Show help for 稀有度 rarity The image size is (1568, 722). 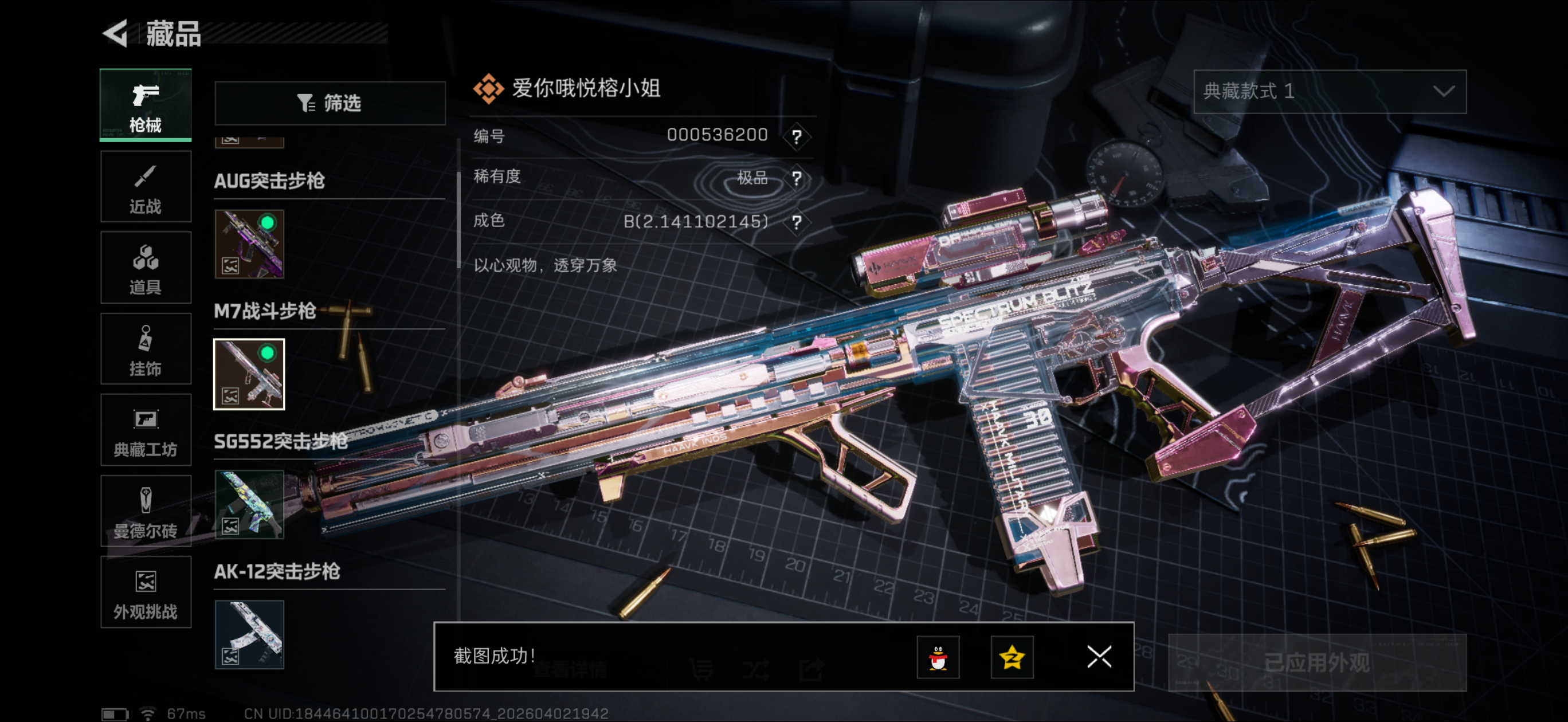point(796,178)
